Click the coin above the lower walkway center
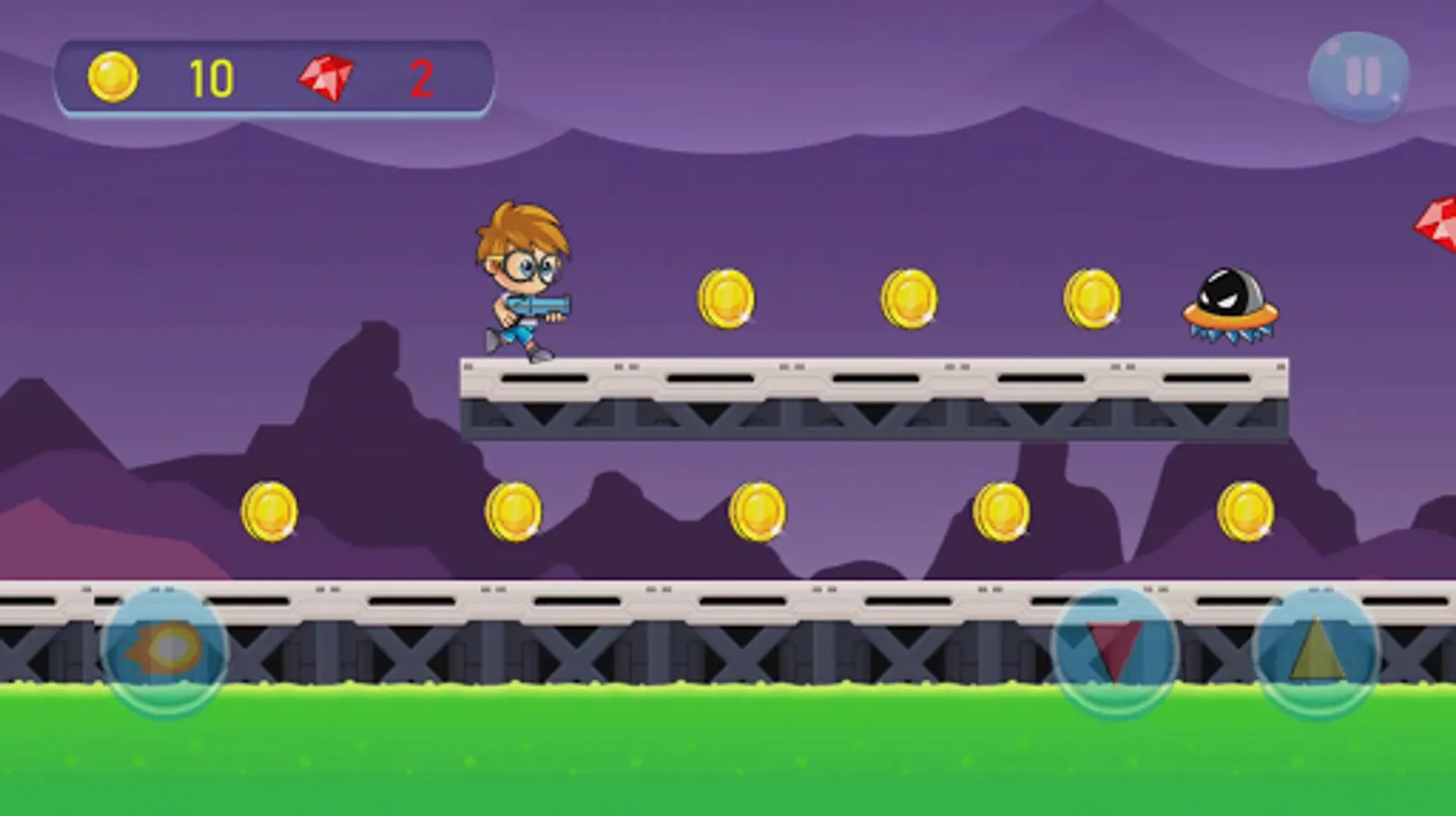The width and height of the screenshot is (1456, 816). pyautogui.click(x=757, y=512)
